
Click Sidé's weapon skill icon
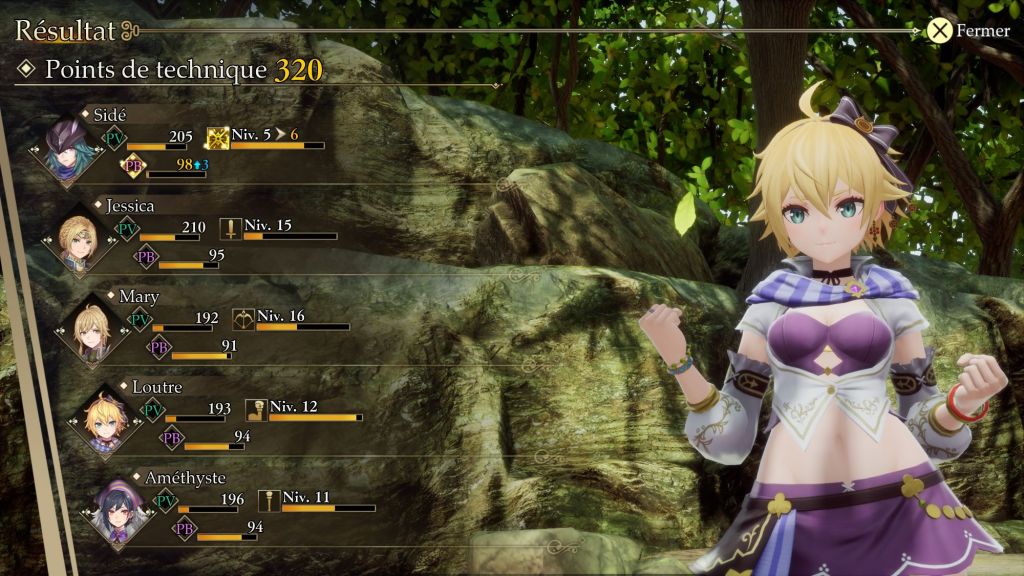218,139
